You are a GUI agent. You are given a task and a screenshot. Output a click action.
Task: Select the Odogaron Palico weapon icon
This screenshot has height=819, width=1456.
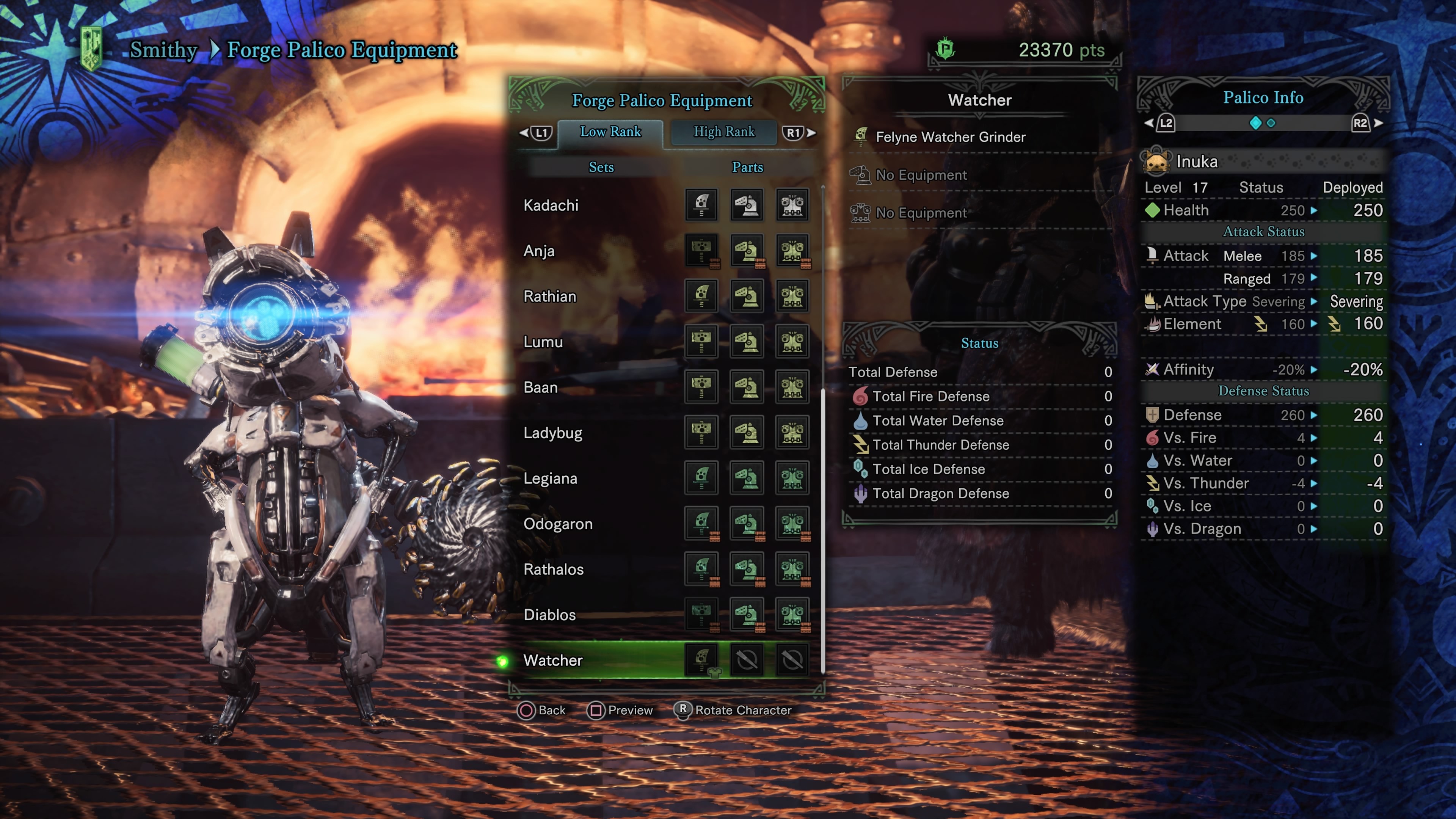pos(701,524)
